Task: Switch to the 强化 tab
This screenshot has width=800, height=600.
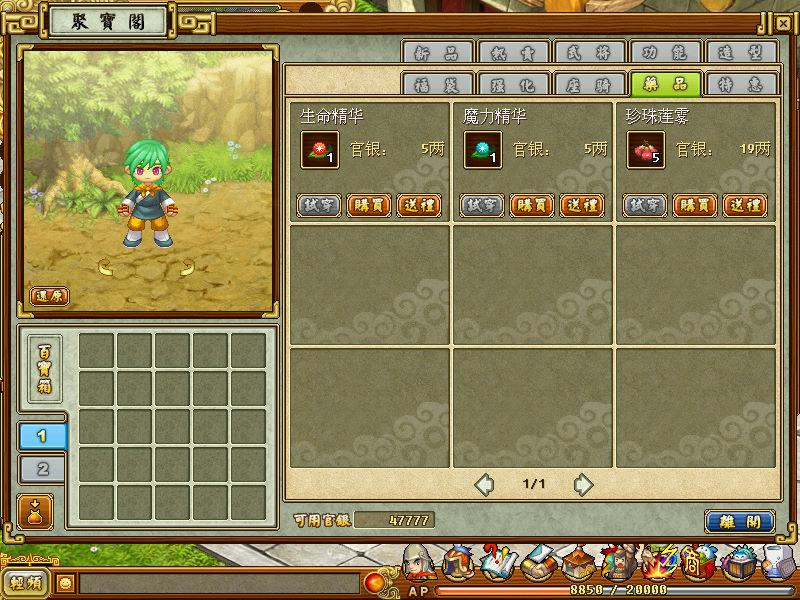Action: (x=513, y=85)
